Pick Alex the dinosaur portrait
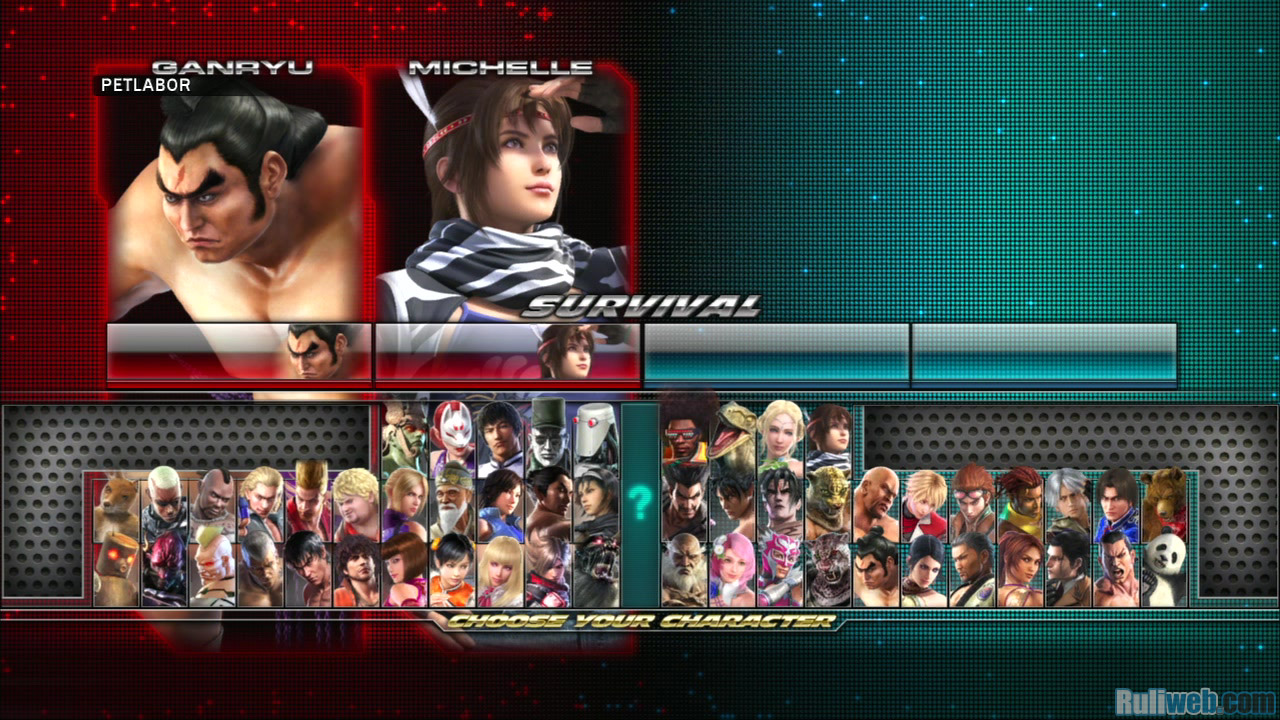 [733, 430]
